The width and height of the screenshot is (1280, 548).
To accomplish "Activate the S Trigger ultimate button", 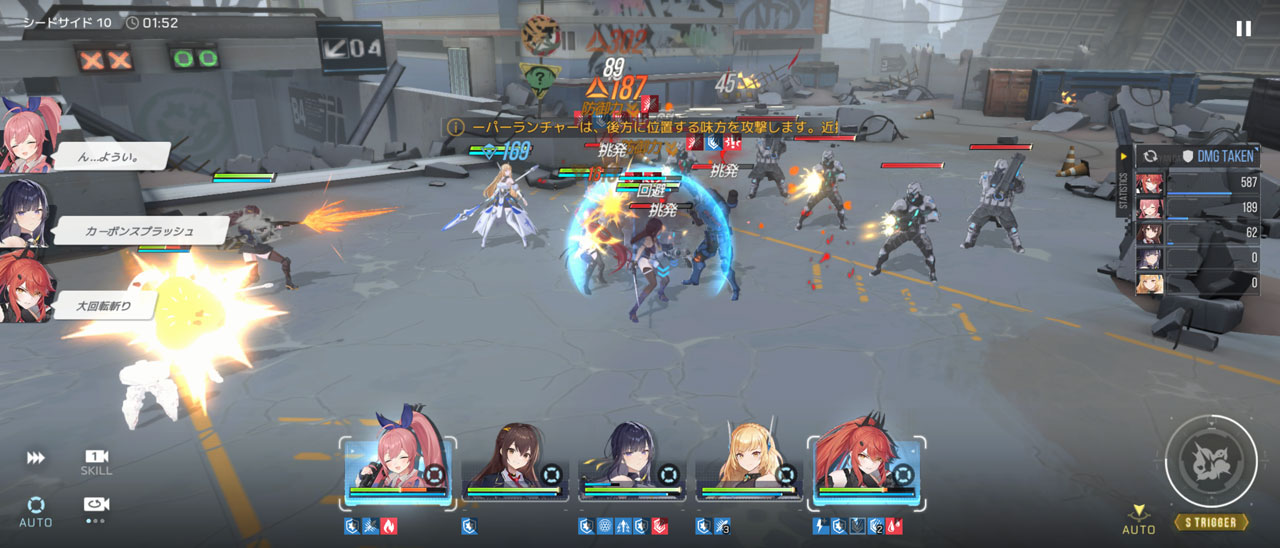I will (x=1211, y=462).
